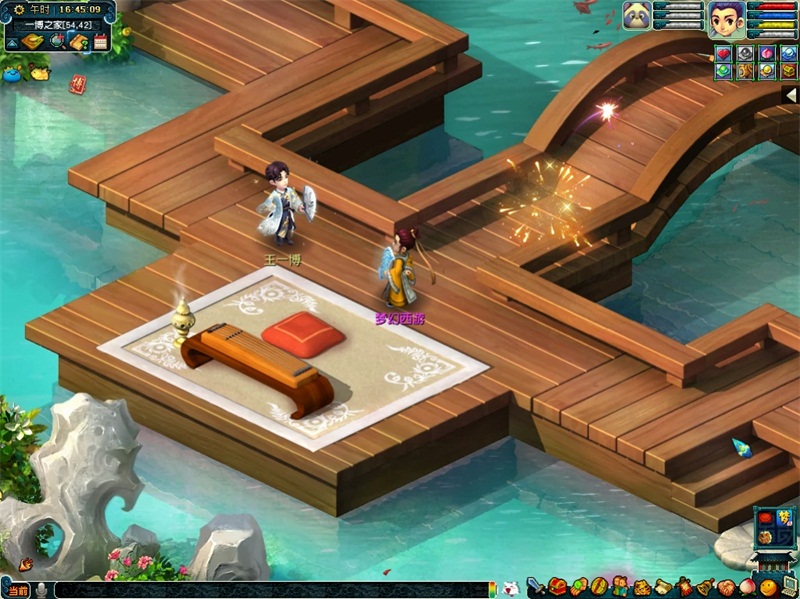The width and height of the screenshot is (800, 599).
Task: Open the smiley face friends icon
Action: coord(767,587)
